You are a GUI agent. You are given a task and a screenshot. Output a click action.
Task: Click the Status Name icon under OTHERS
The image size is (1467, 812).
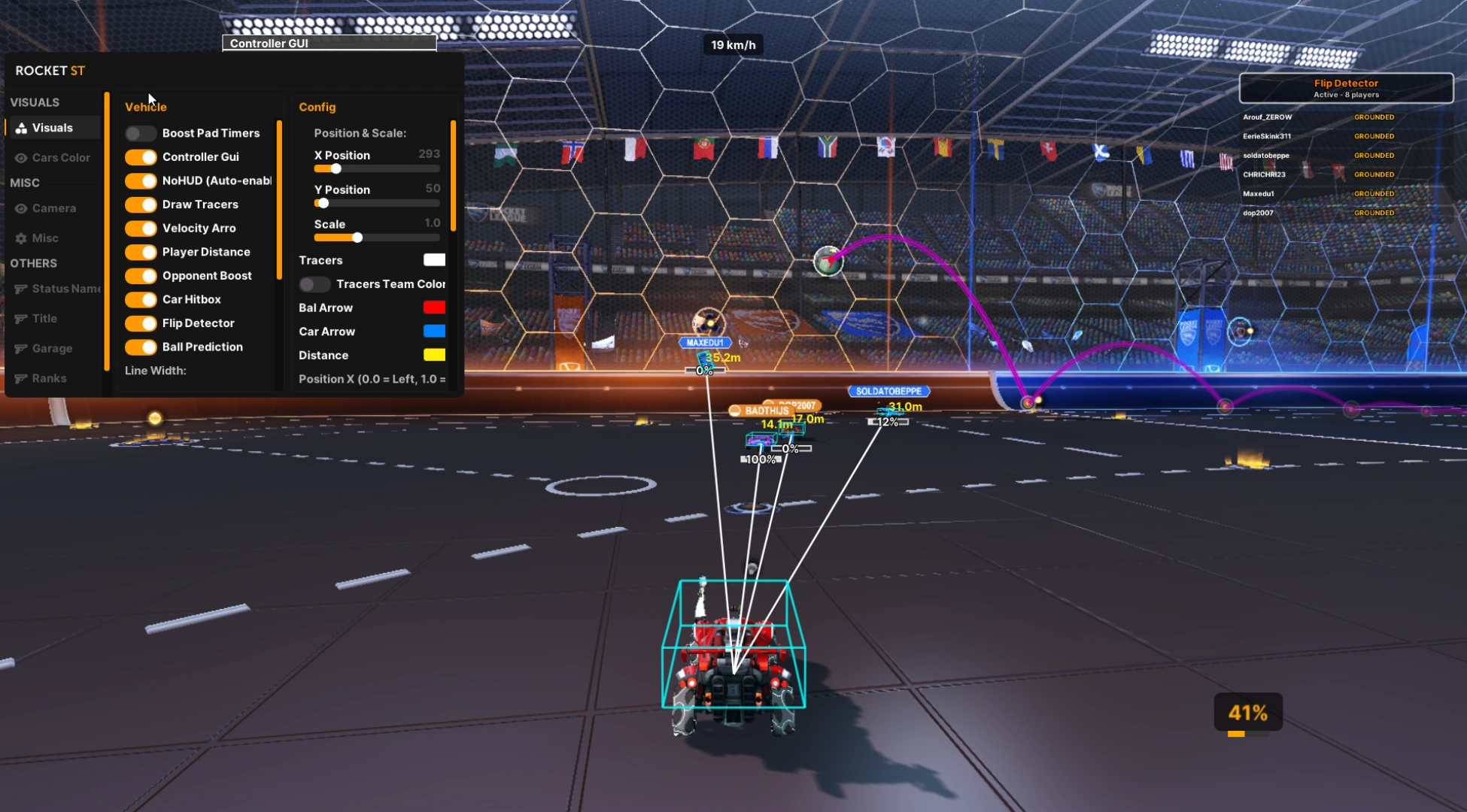pyautogui.click(x=21, y=289)
